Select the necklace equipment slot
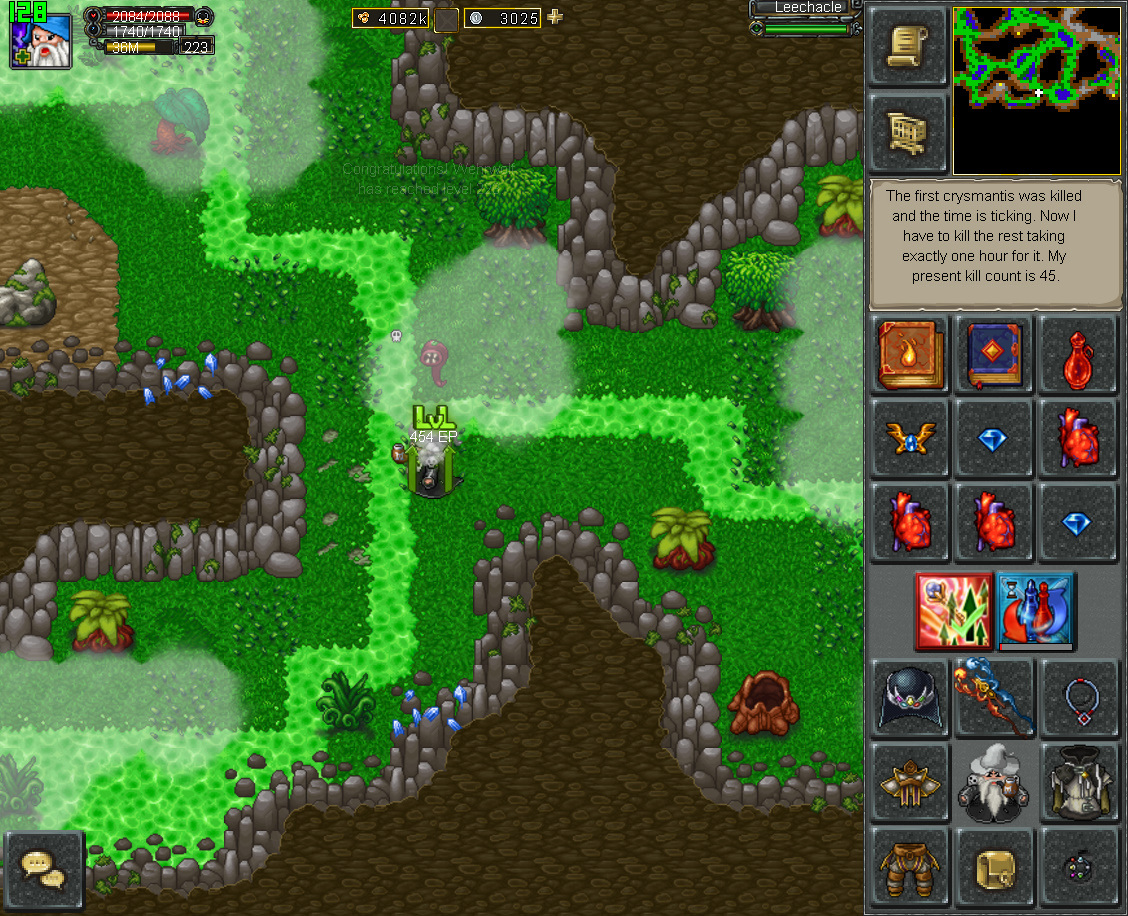 point(1076,697)
